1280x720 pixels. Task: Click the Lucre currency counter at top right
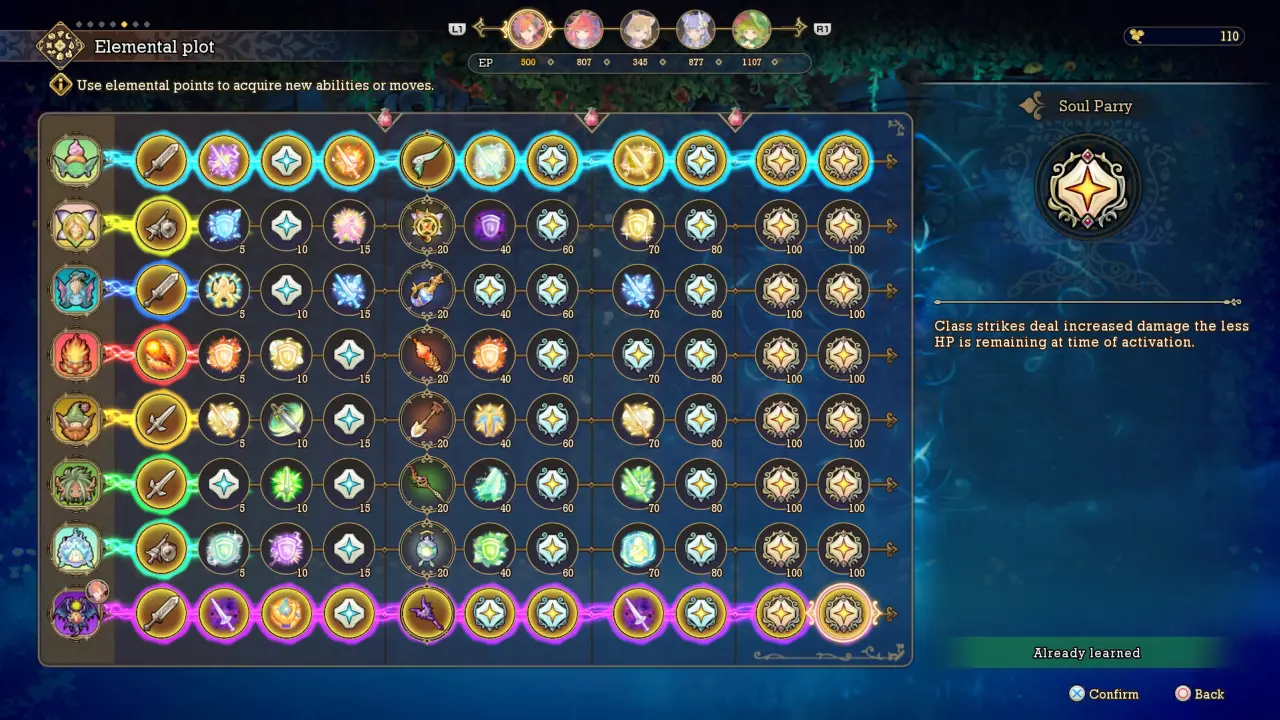click(1184, 36)
